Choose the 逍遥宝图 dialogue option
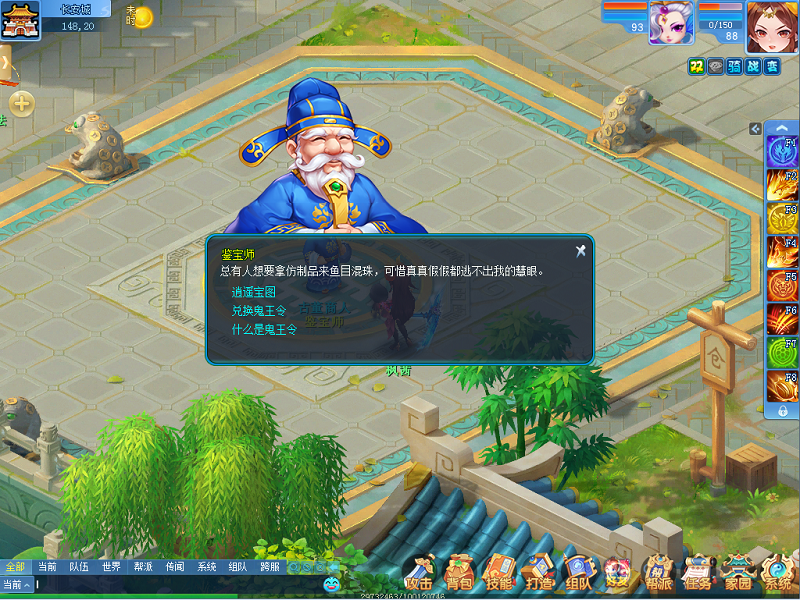Image resolution: width=800 pixels, height=600 pixels. coord(251,293)
